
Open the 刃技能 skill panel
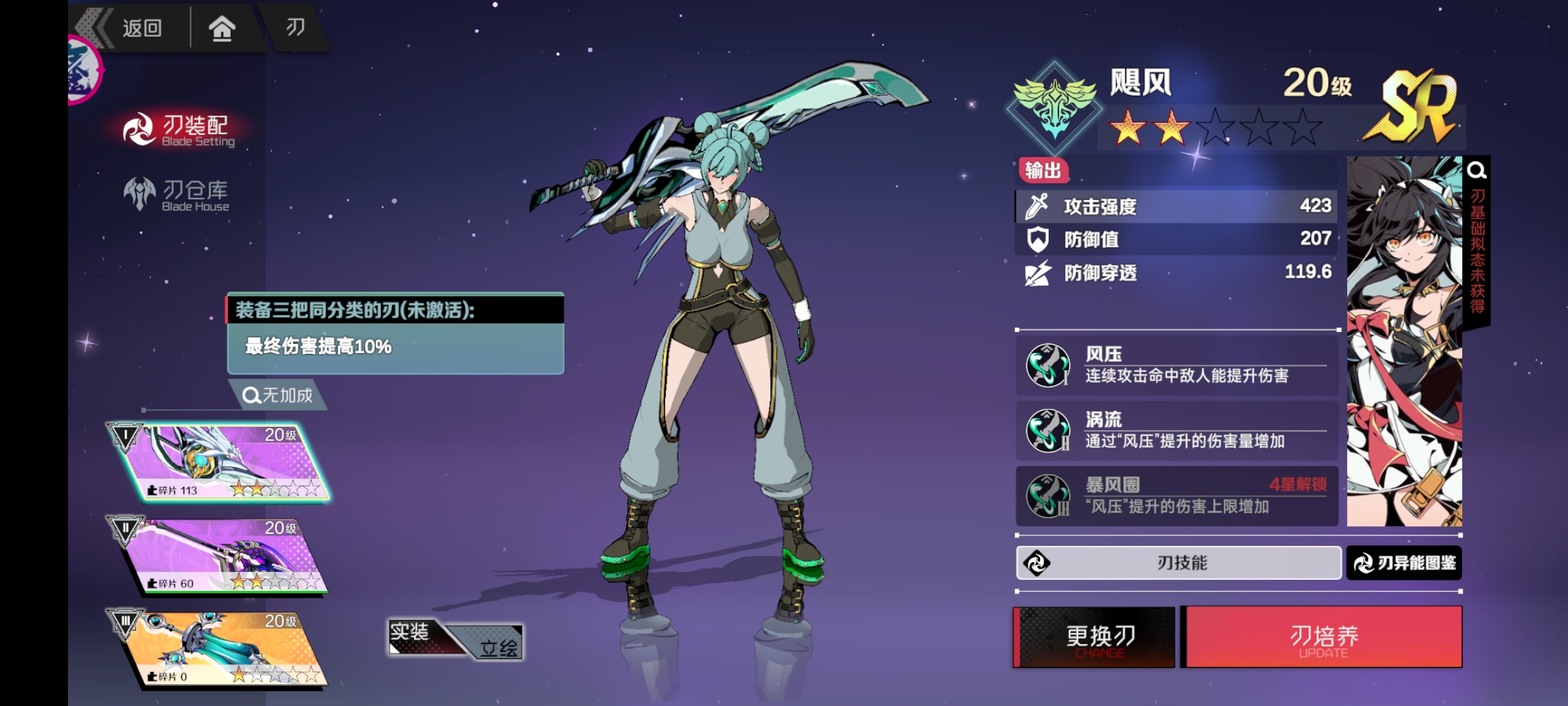tap(1179, 563)
